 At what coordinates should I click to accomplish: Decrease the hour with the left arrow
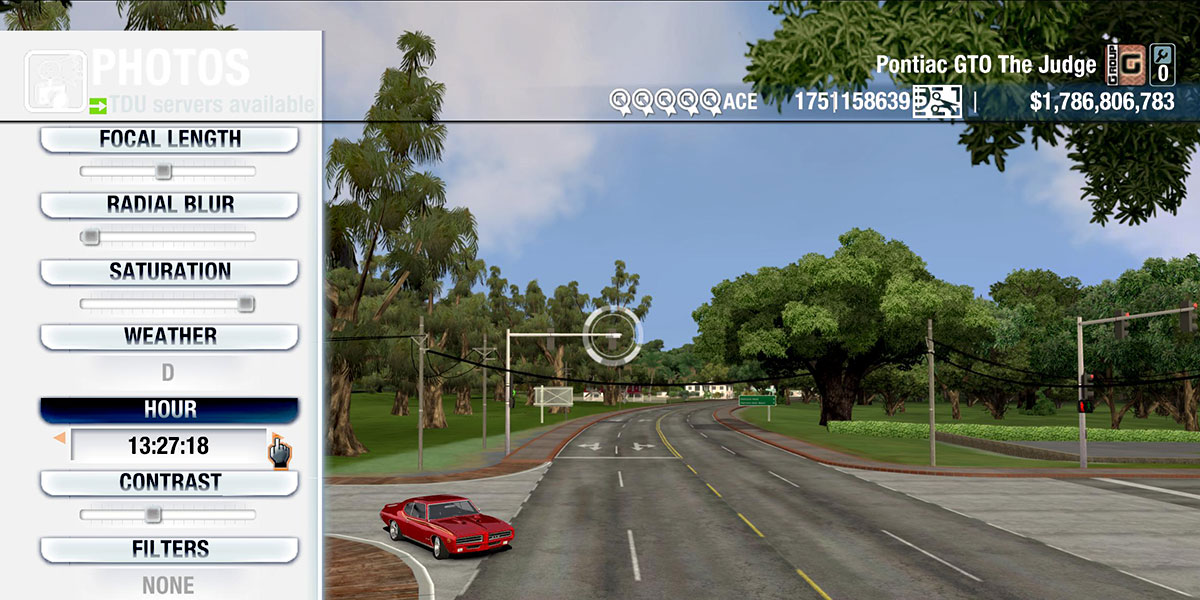[x=60, y=439]
